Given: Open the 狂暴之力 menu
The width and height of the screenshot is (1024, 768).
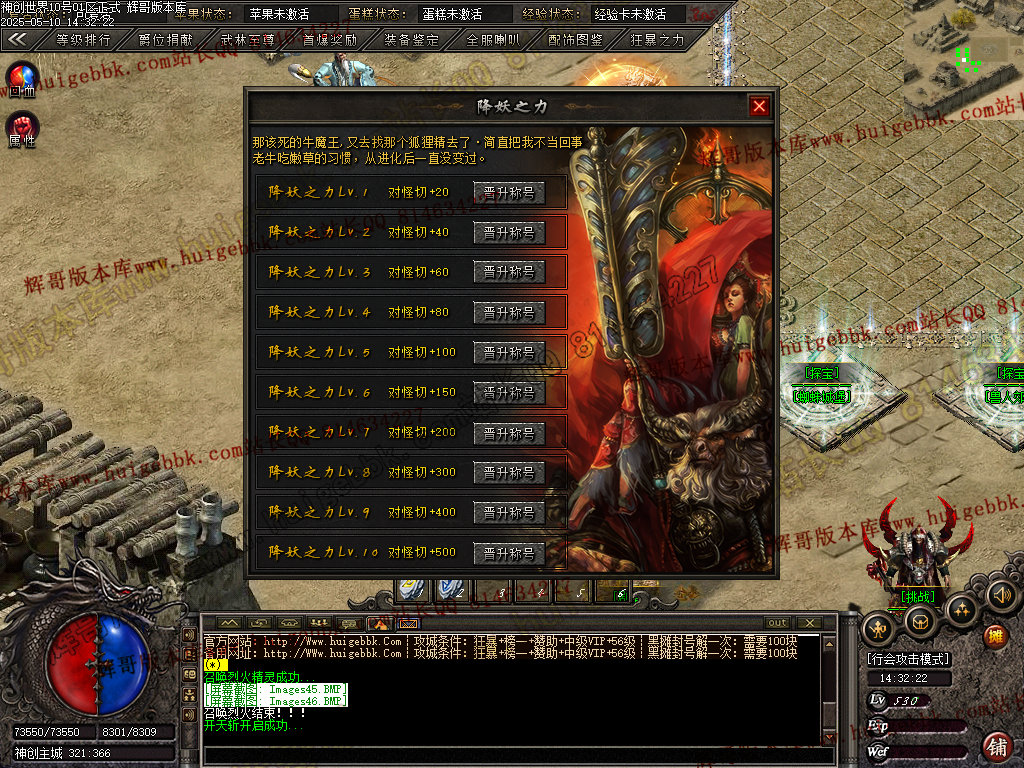Looking at the screenshot, I should coord(658,40).
